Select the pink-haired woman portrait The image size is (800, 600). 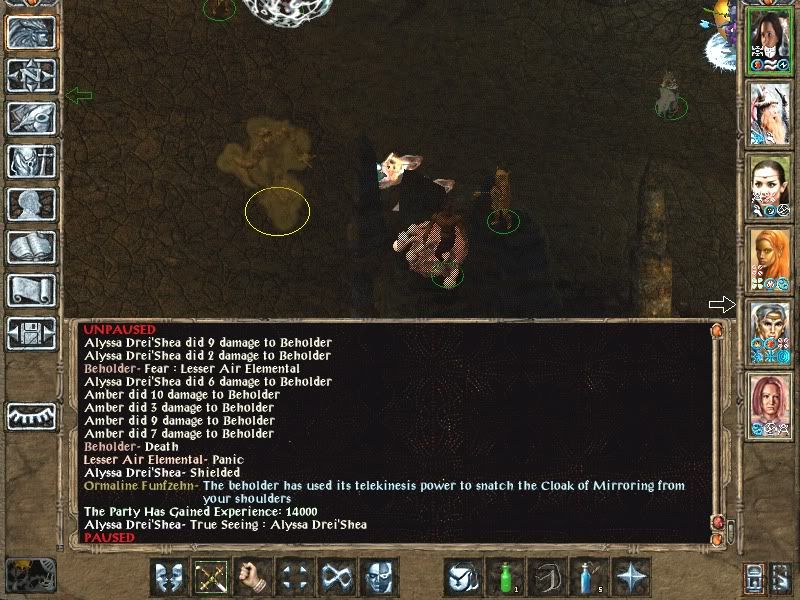click(x=769, y=403)
